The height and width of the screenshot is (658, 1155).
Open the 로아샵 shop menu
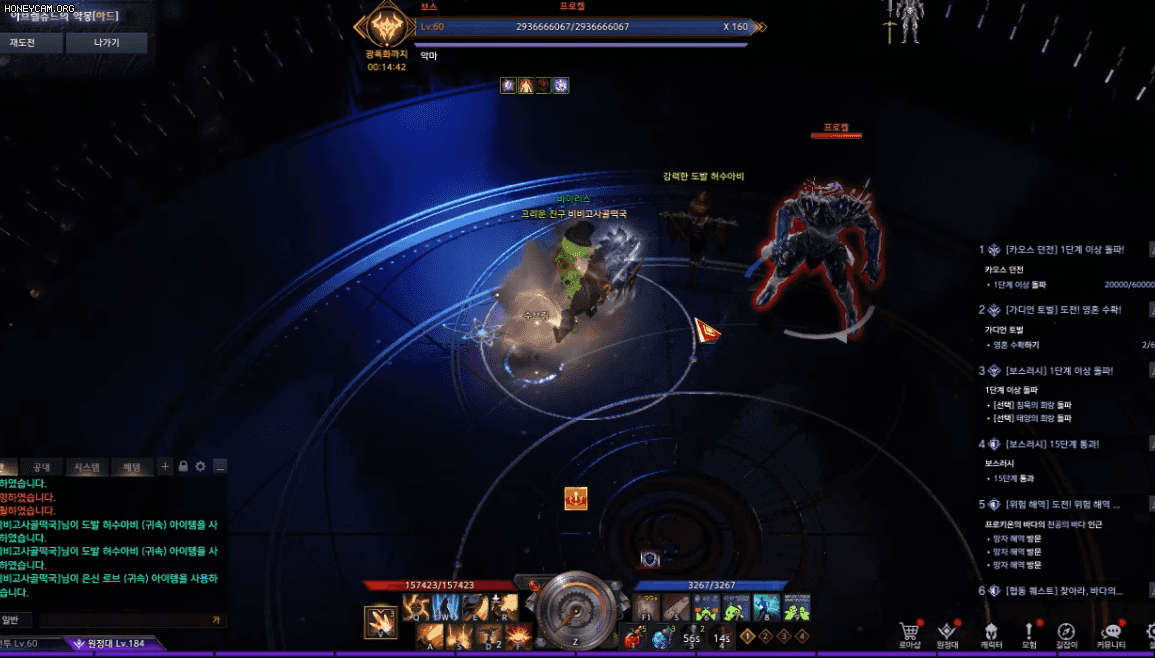coord(909,634)
